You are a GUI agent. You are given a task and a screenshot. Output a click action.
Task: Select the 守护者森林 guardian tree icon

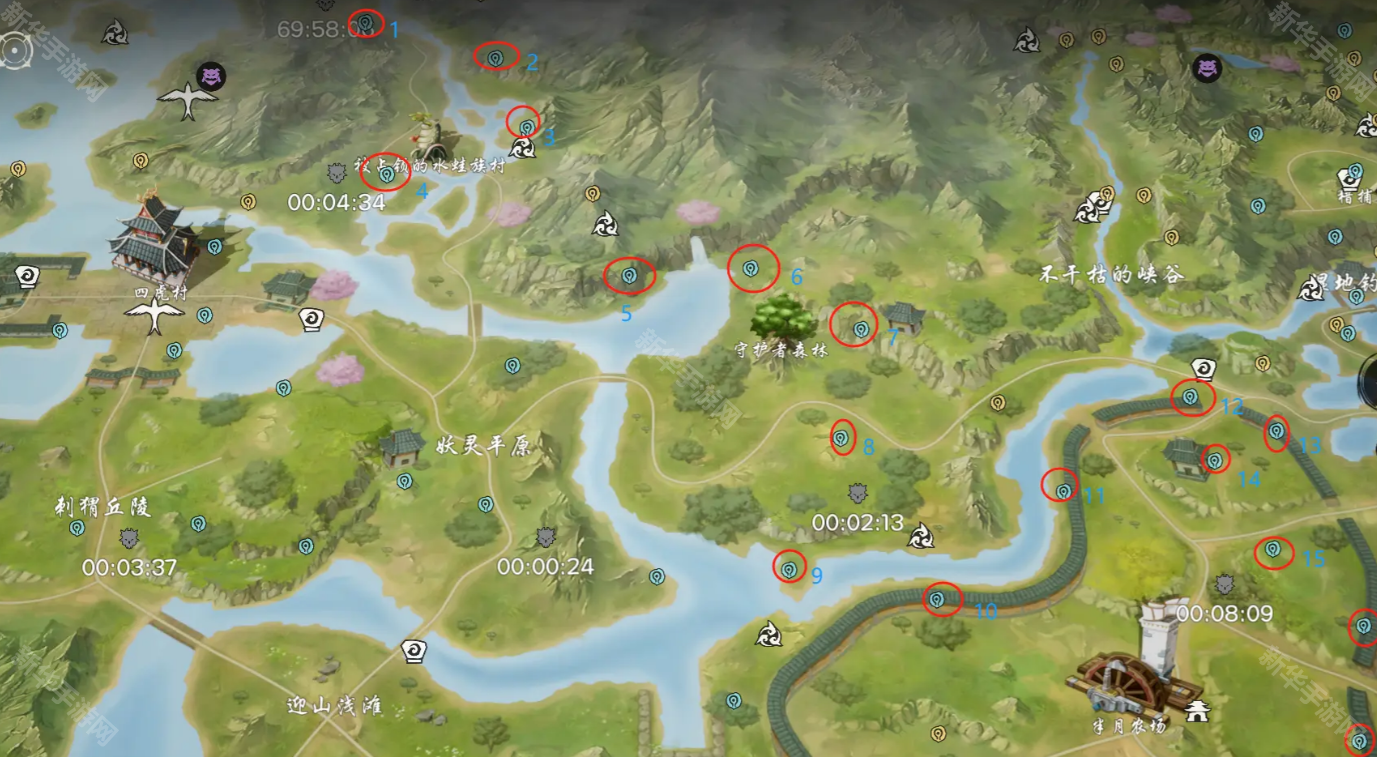click(782, 318)
